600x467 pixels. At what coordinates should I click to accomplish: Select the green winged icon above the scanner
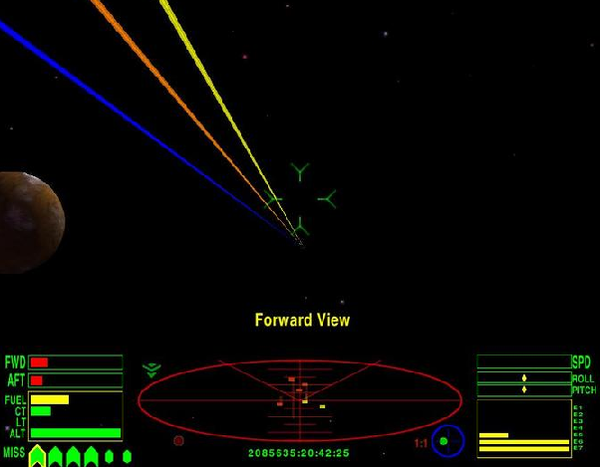tap(151, 369)
